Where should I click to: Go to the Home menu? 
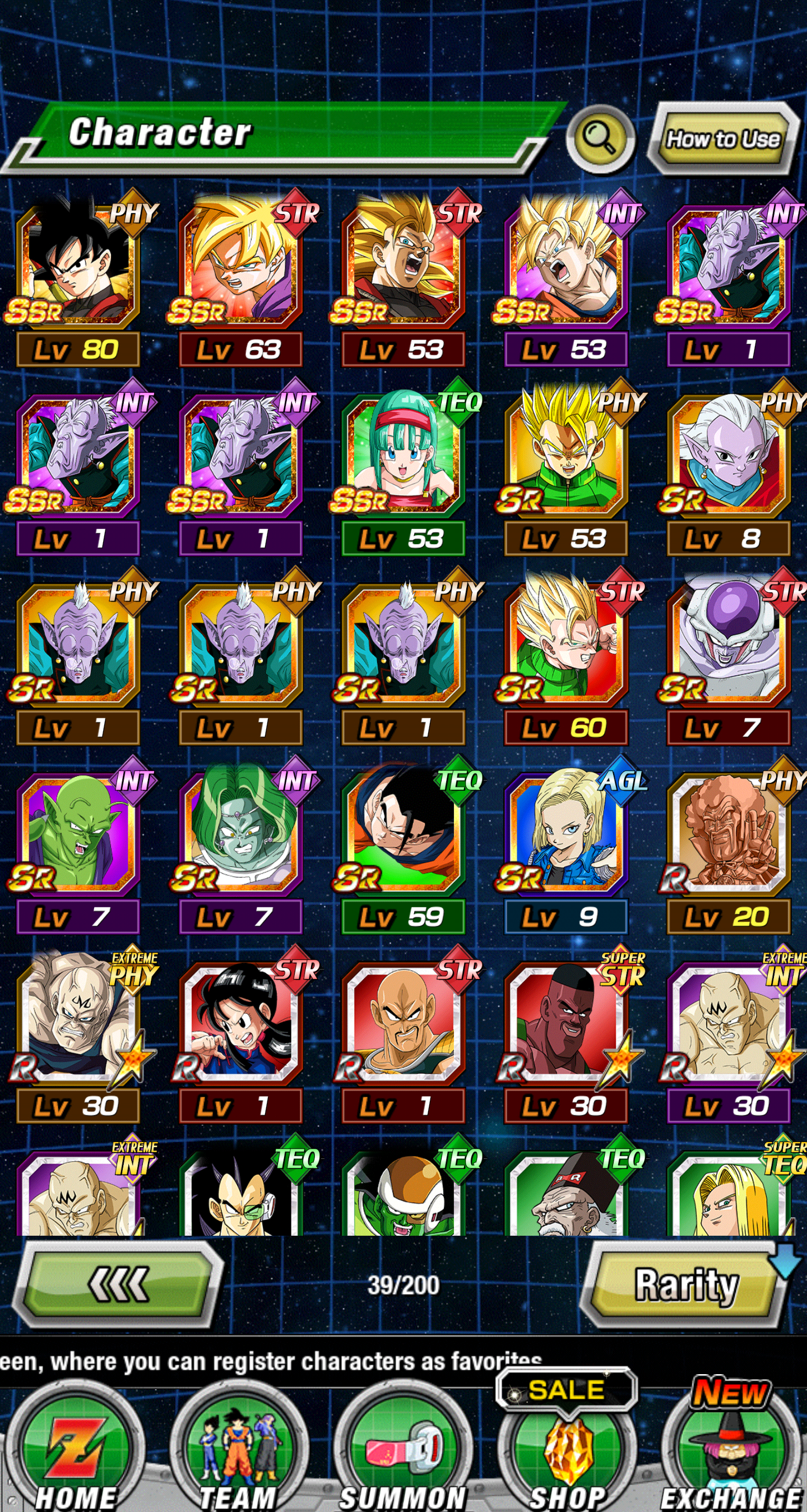click(x=76, y=1449)
